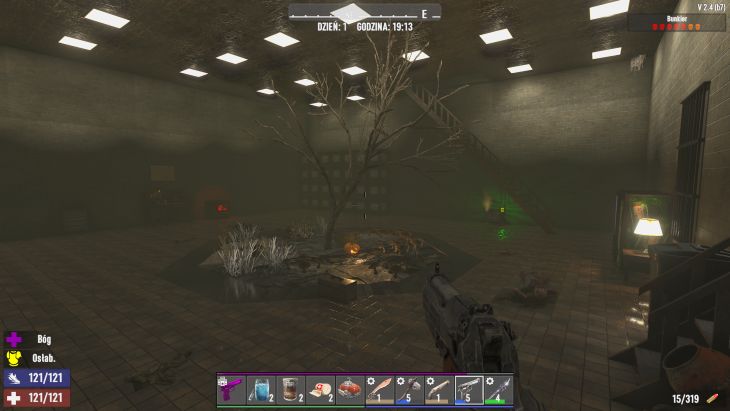Click the compass bar at the top
Screen dimensions: 730x411
point(365,13)
